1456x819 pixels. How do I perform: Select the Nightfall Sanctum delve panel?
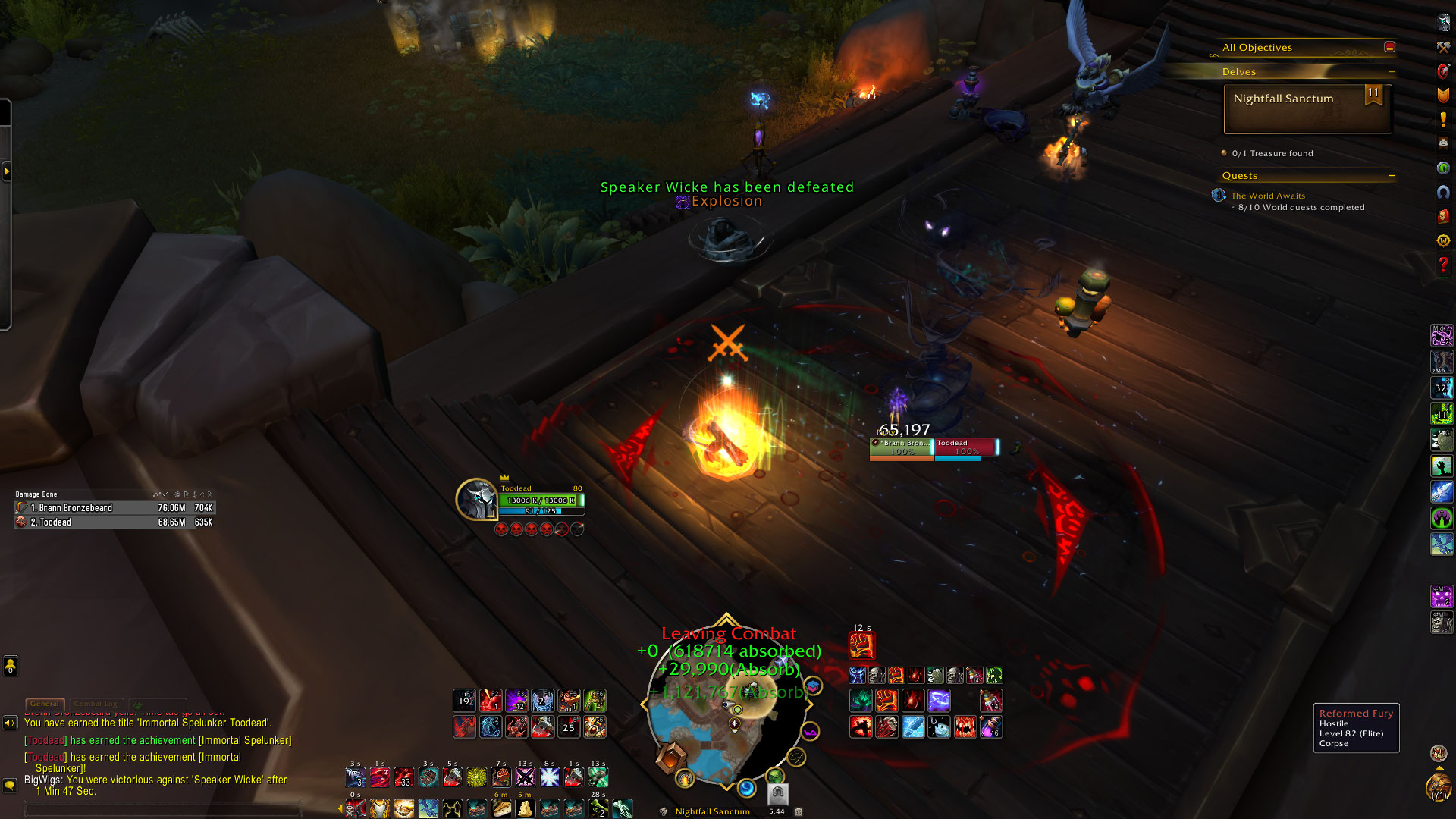[1307, 108]
